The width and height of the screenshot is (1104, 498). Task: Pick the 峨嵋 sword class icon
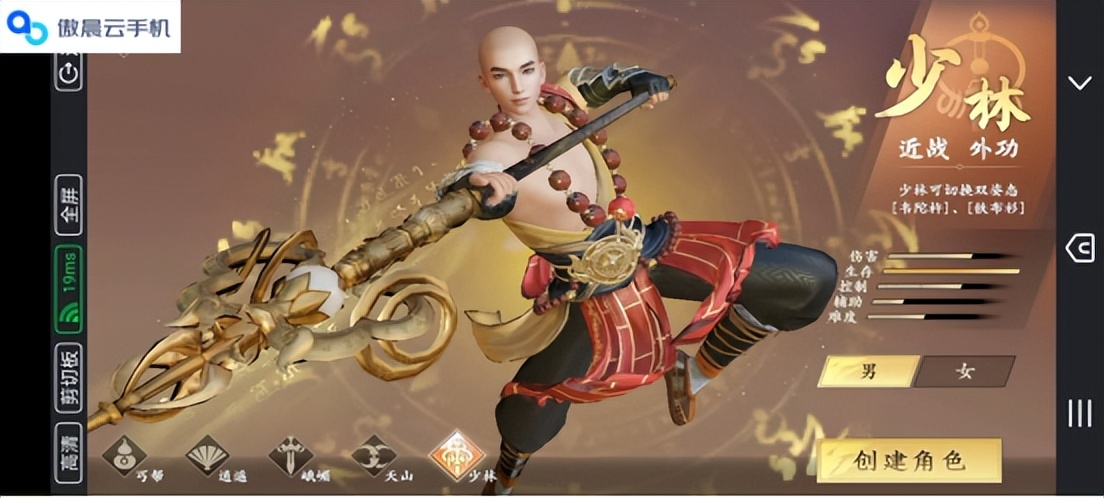click(x=290, y=456)
